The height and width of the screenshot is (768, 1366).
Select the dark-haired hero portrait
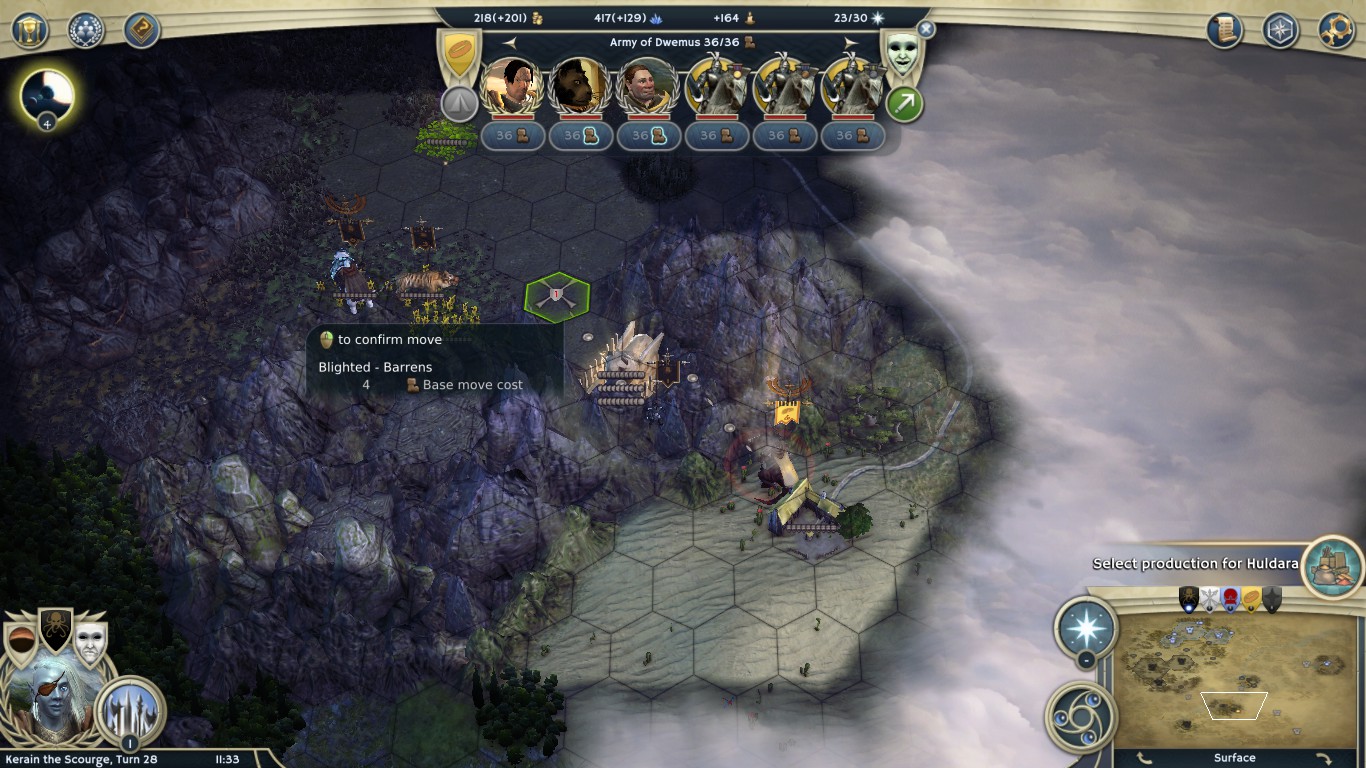click(x=512, y=87)
